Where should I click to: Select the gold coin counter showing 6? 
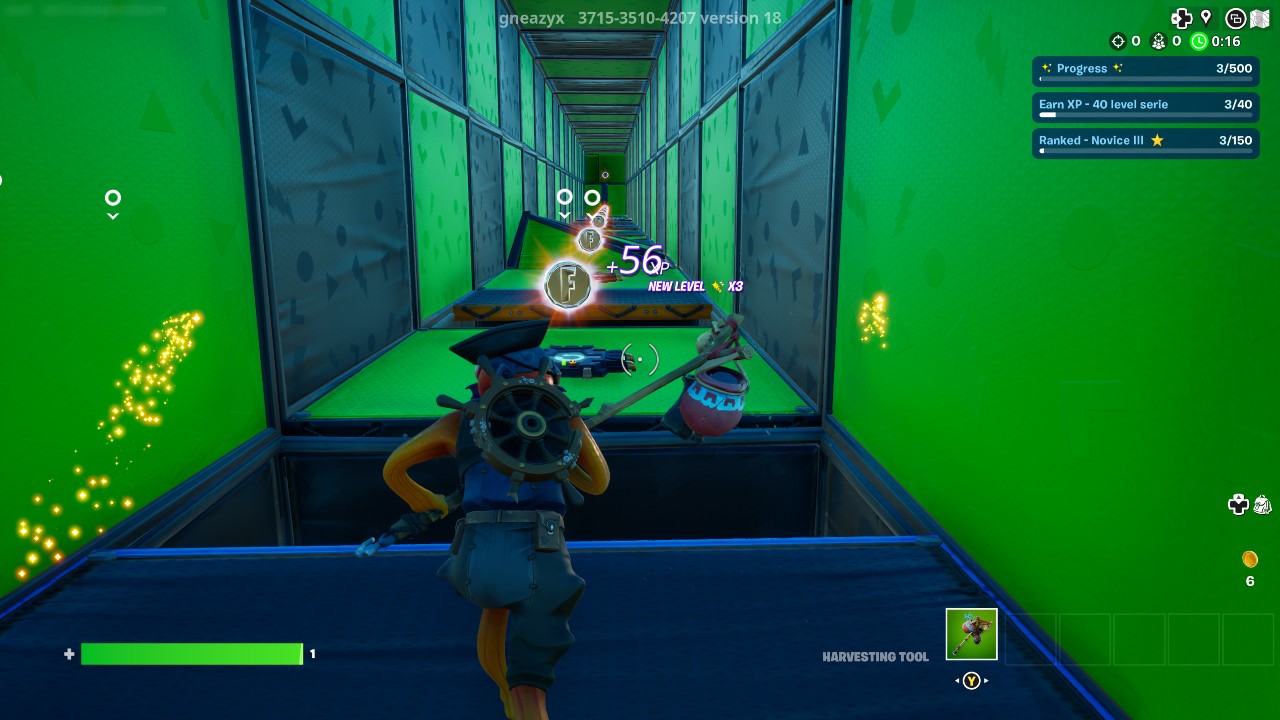1249,565
